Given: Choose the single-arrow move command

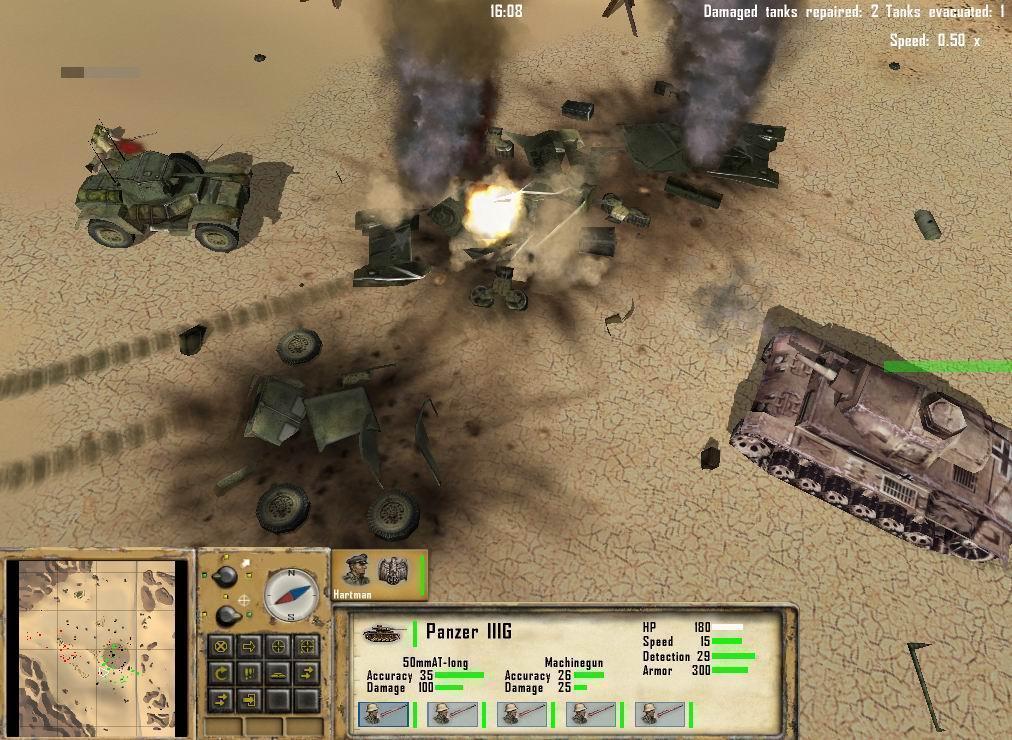Looking at the screenshot, I should click(x=250, y=647).
